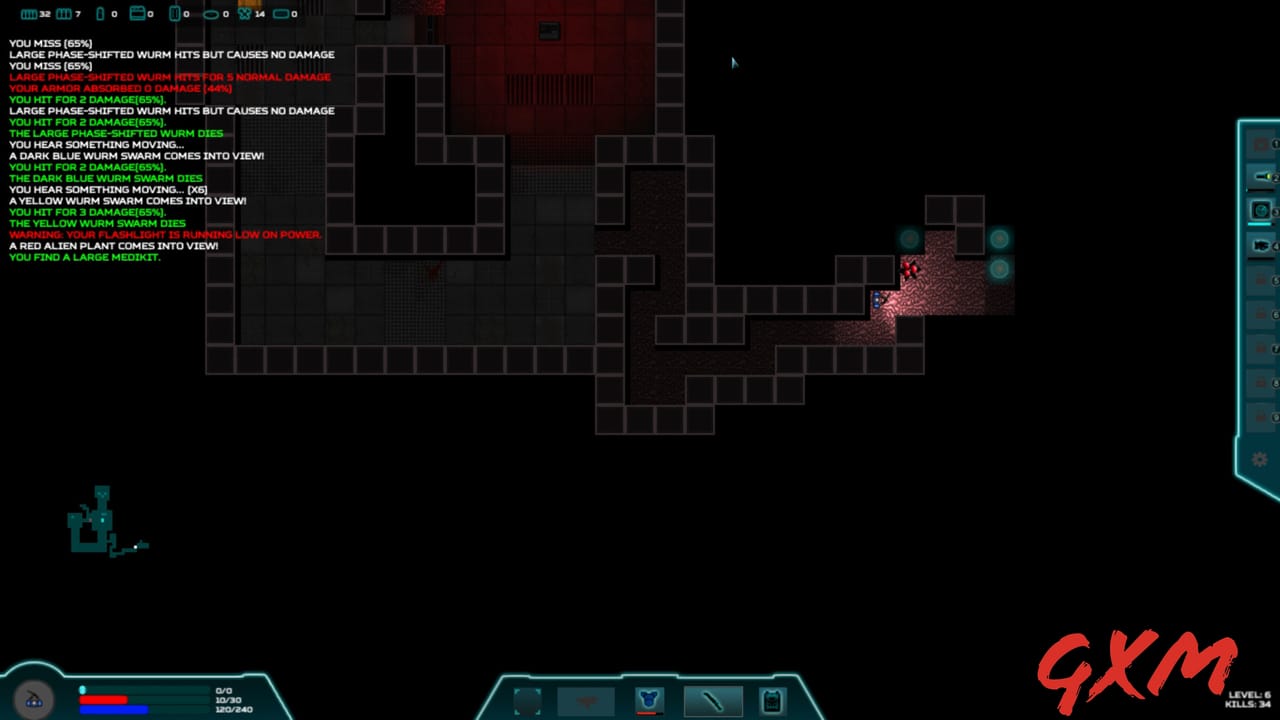This screenshot has height=720, width=1280.
Task: Select the weapon icon in sidebar slot 4
Action: (x=1262, y=247)
